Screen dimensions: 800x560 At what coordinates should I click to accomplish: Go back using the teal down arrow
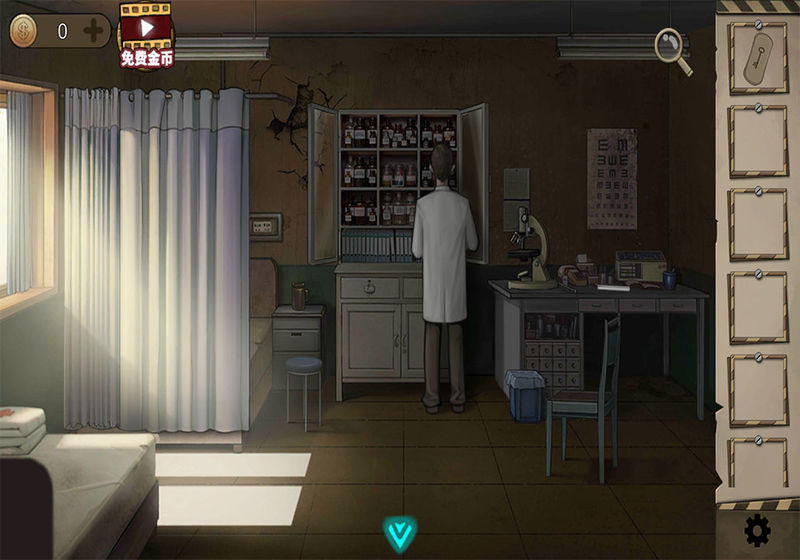click(401, 532)
